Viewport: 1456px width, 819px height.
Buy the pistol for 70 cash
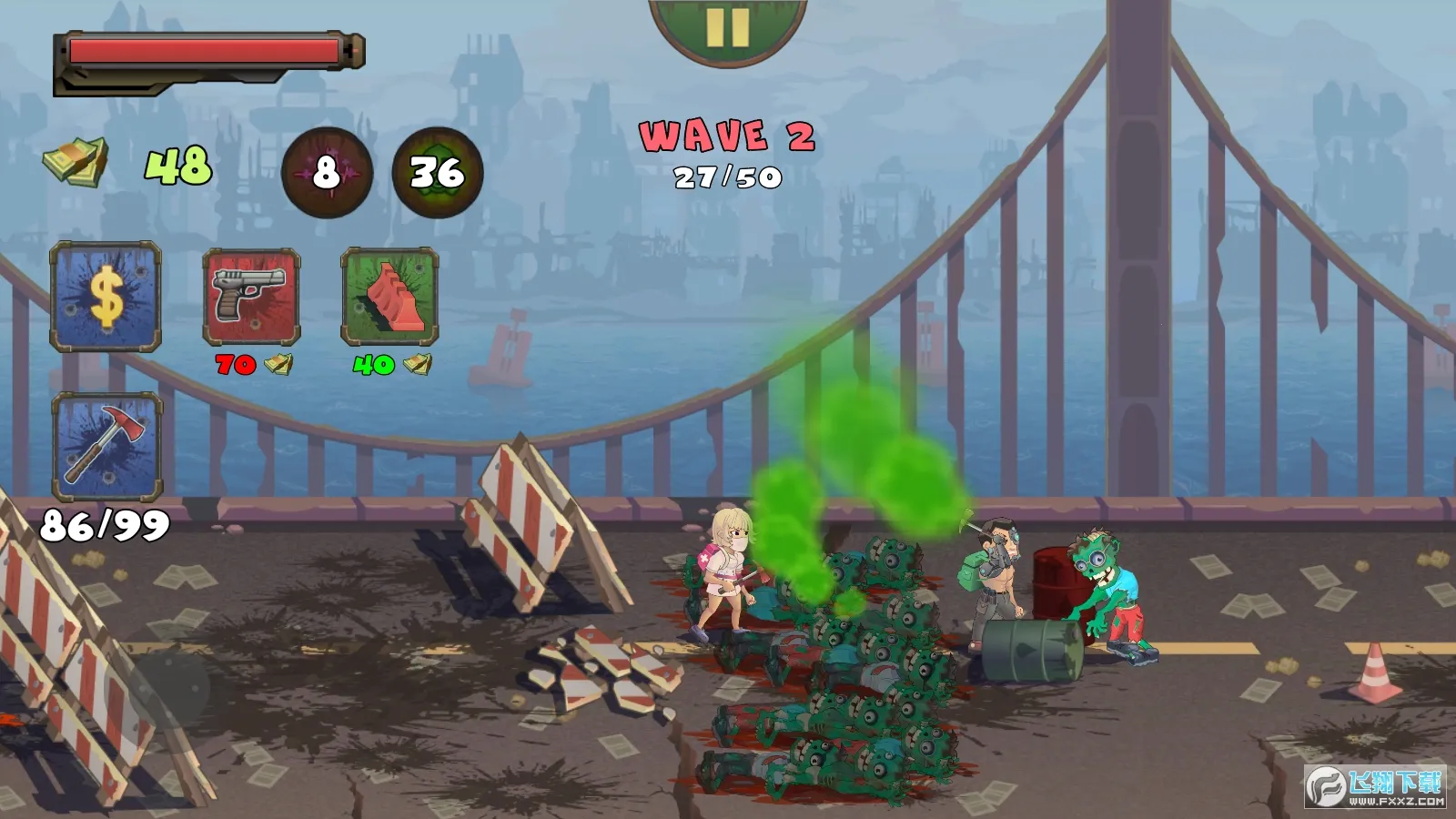click(251, 297)
